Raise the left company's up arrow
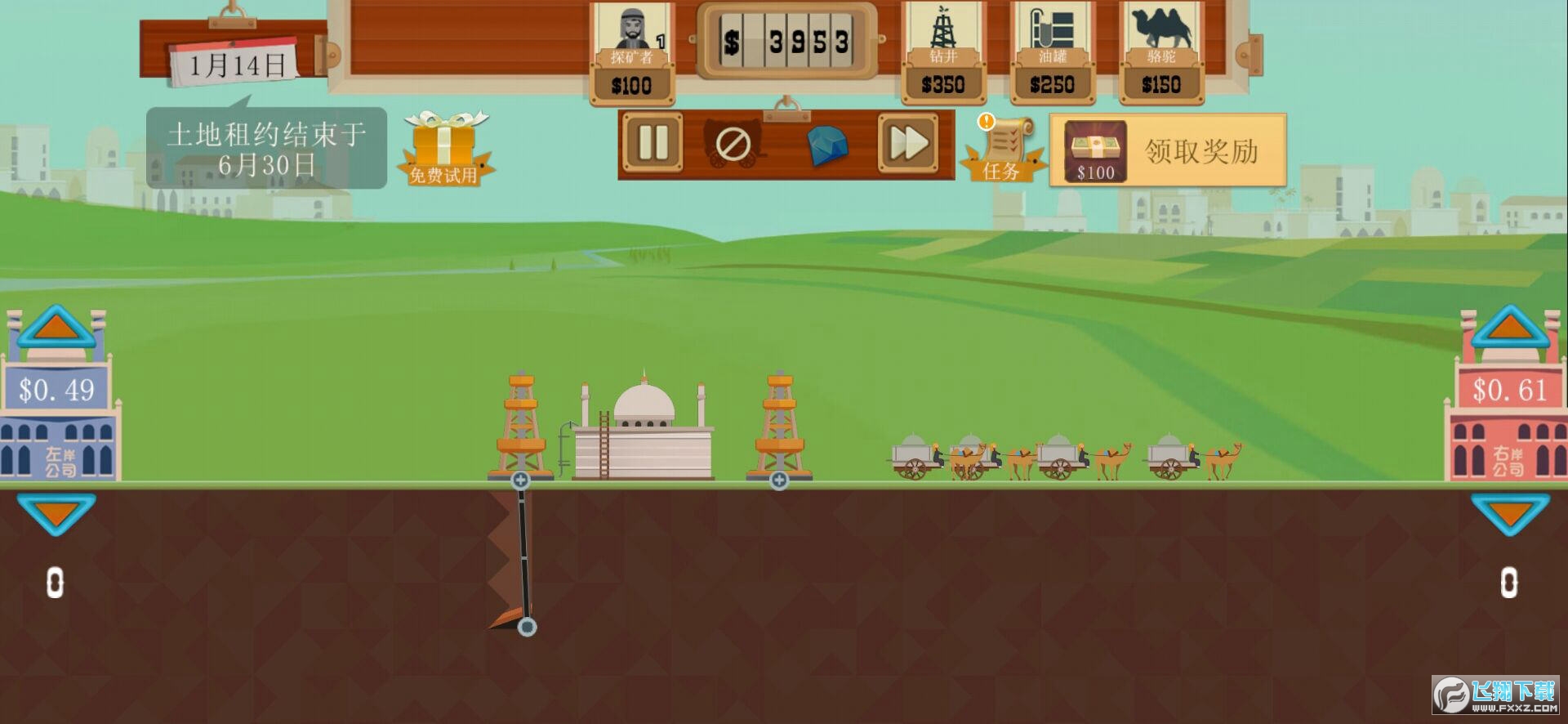Viewport: 1568px width, 724px height. pos(56,327)
